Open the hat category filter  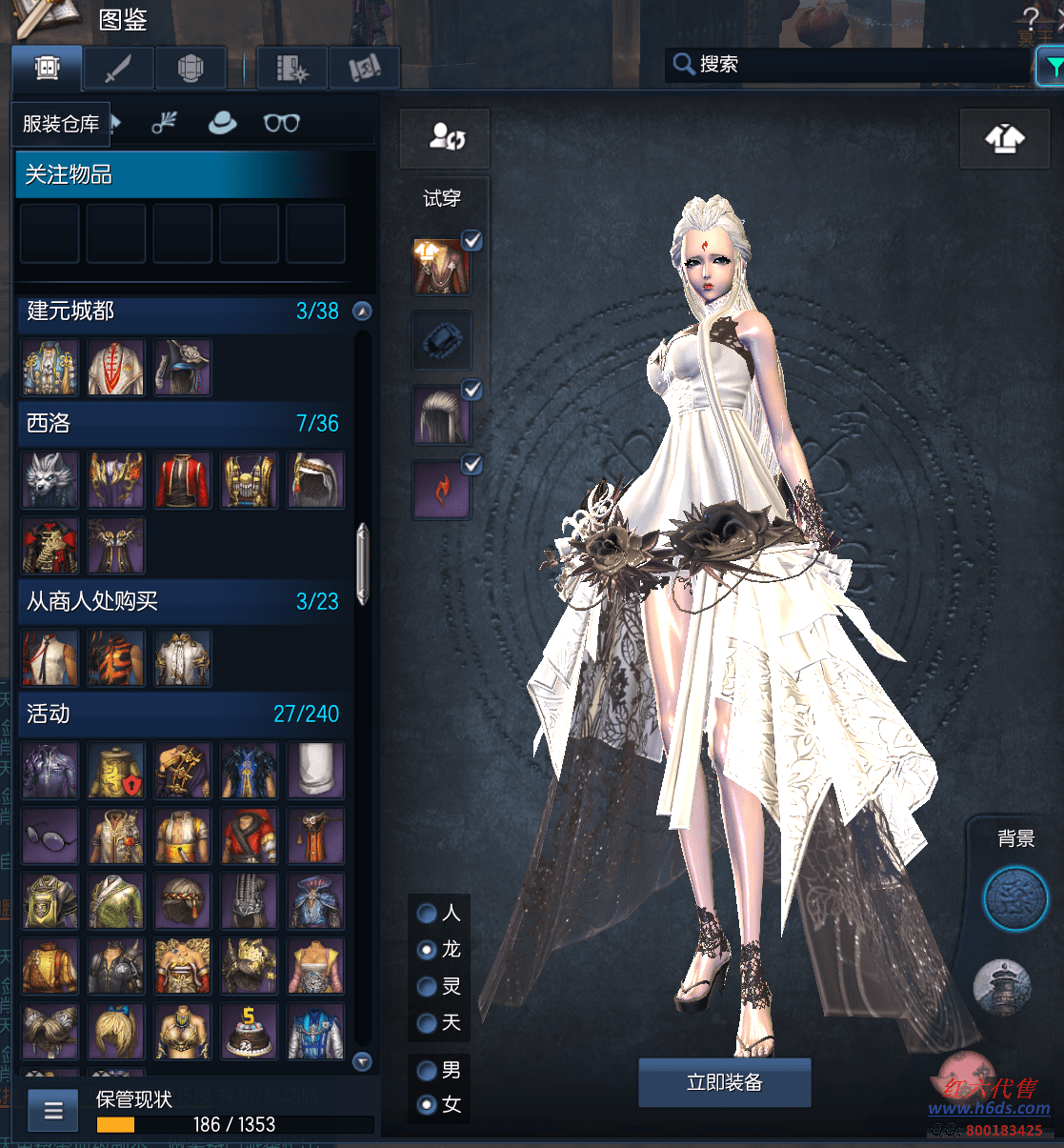click(222, 123)
